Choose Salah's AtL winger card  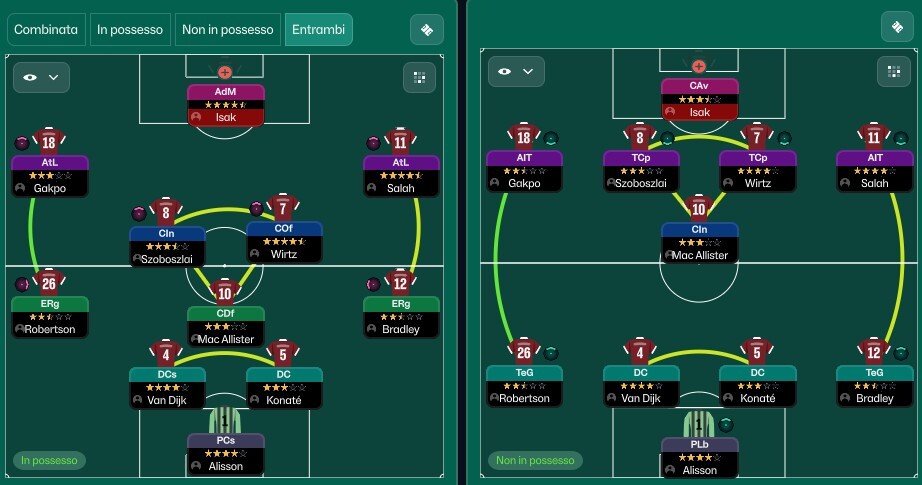[x=400, y=175]
